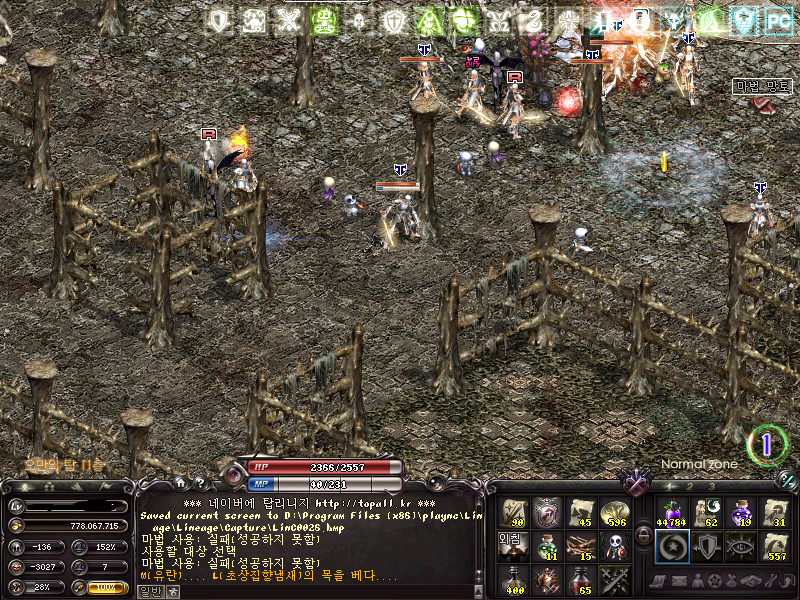The image size is (800, 600).
Task: Switch to hotbar page 2
Action: tap(692, 486)
